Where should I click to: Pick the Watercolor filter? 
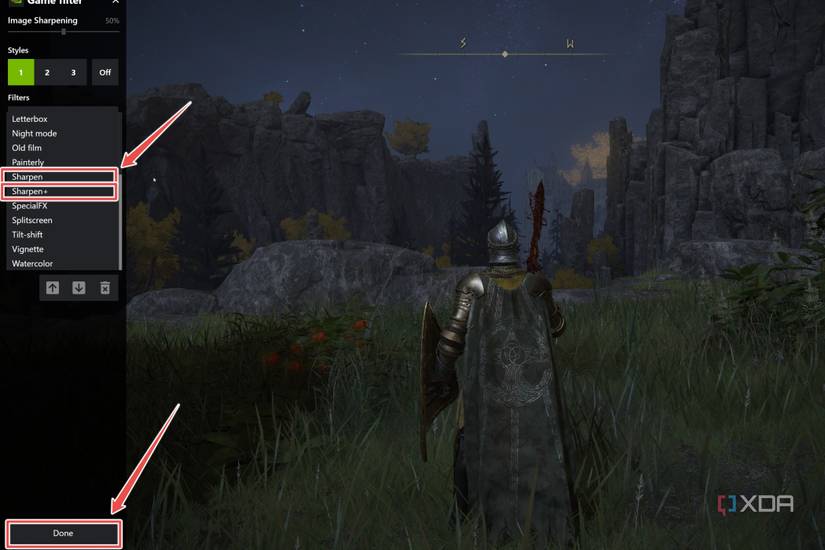click(32, 264)
